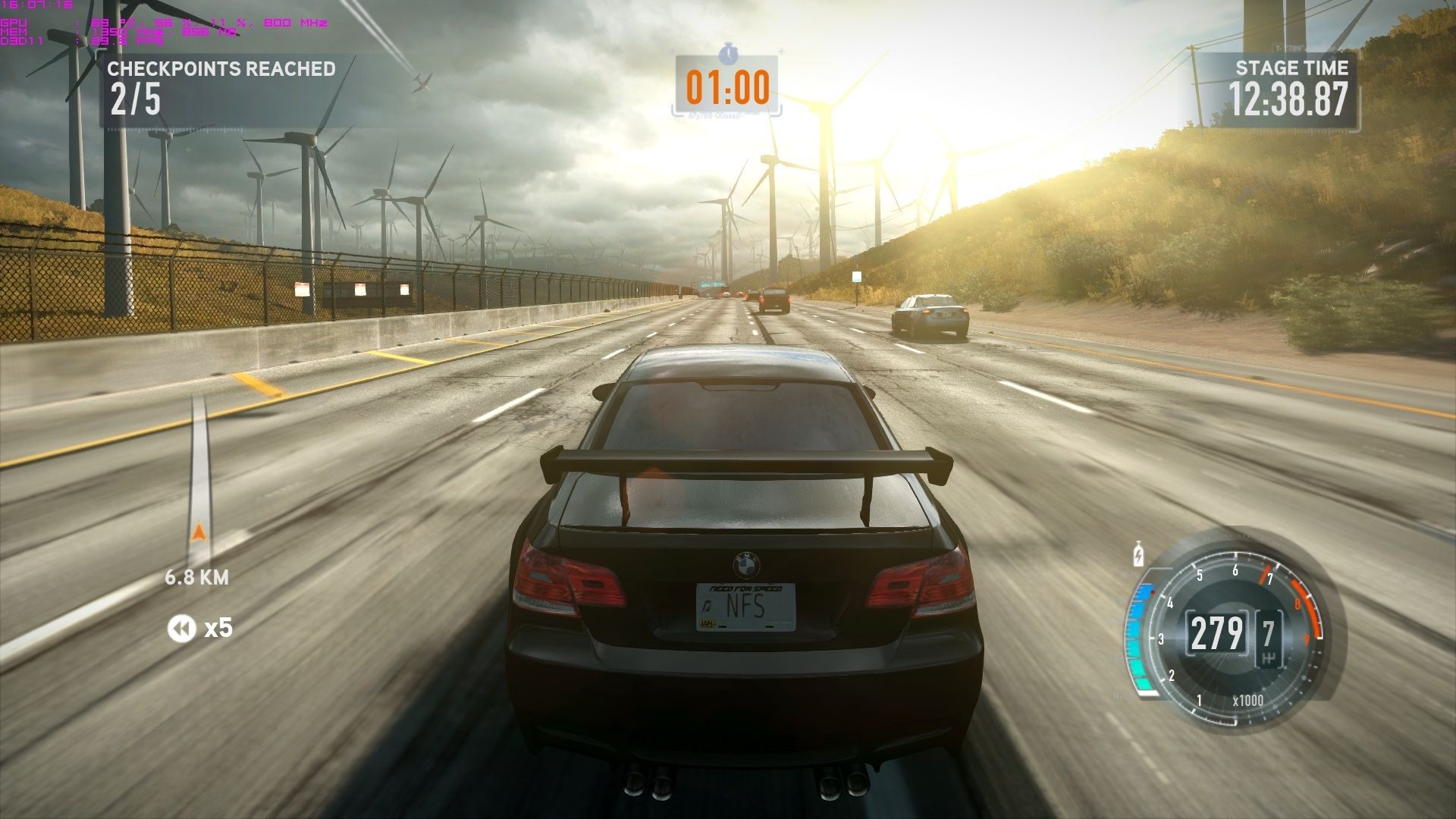
Task: Select the nitrous bottle icon
Action: (x=1138, y=554)
